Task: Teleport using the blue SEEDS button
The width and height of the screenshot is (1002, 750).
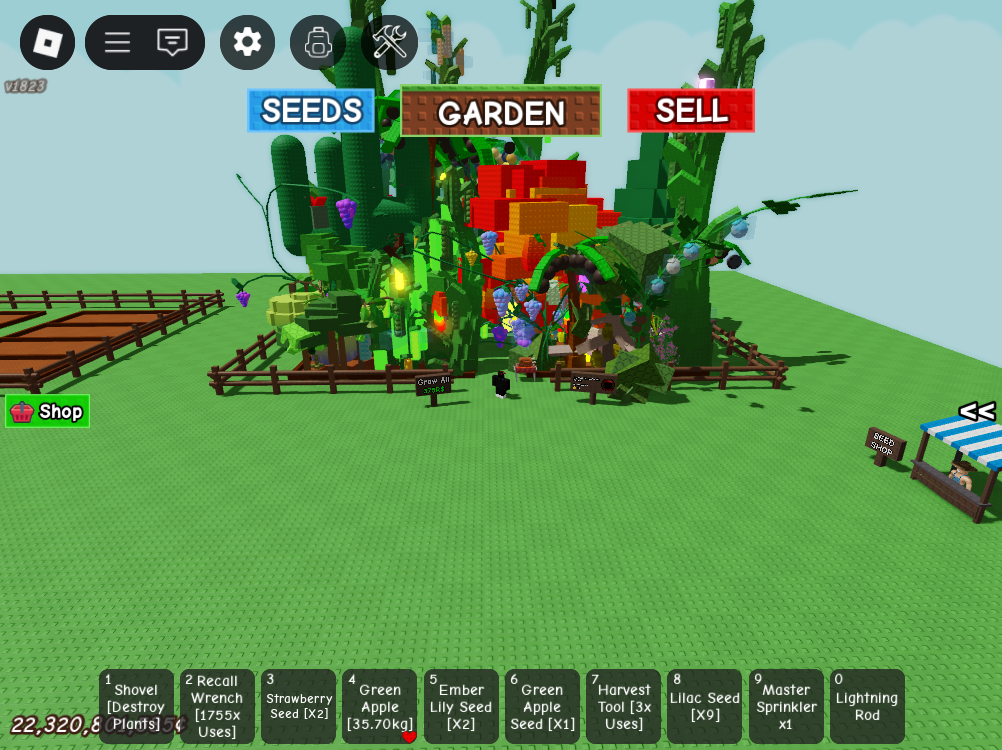Action: [311, 110]
